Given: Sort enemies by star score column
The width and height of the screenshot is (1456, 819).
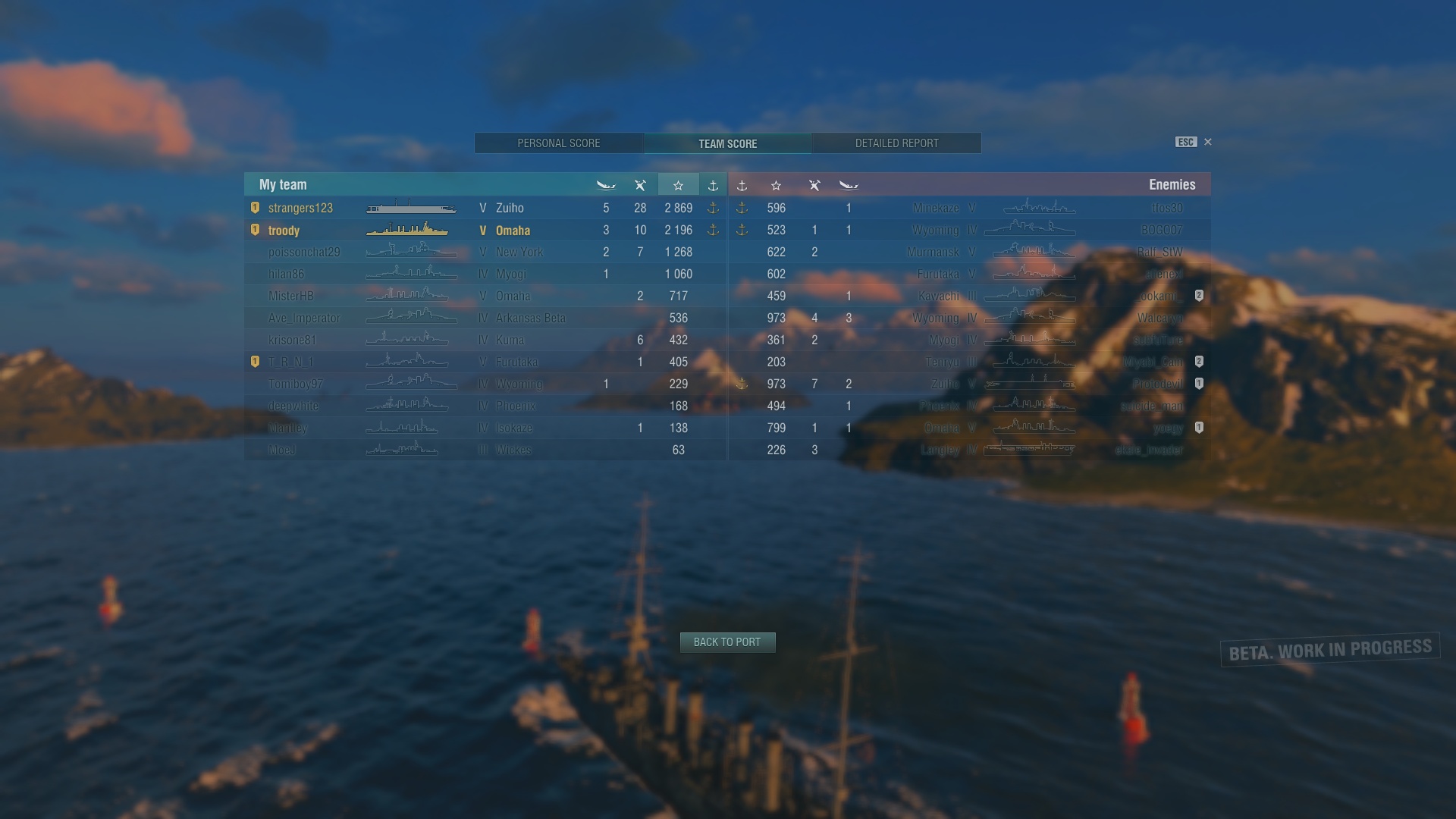Looking at the screenshot, I should (776, 185).
